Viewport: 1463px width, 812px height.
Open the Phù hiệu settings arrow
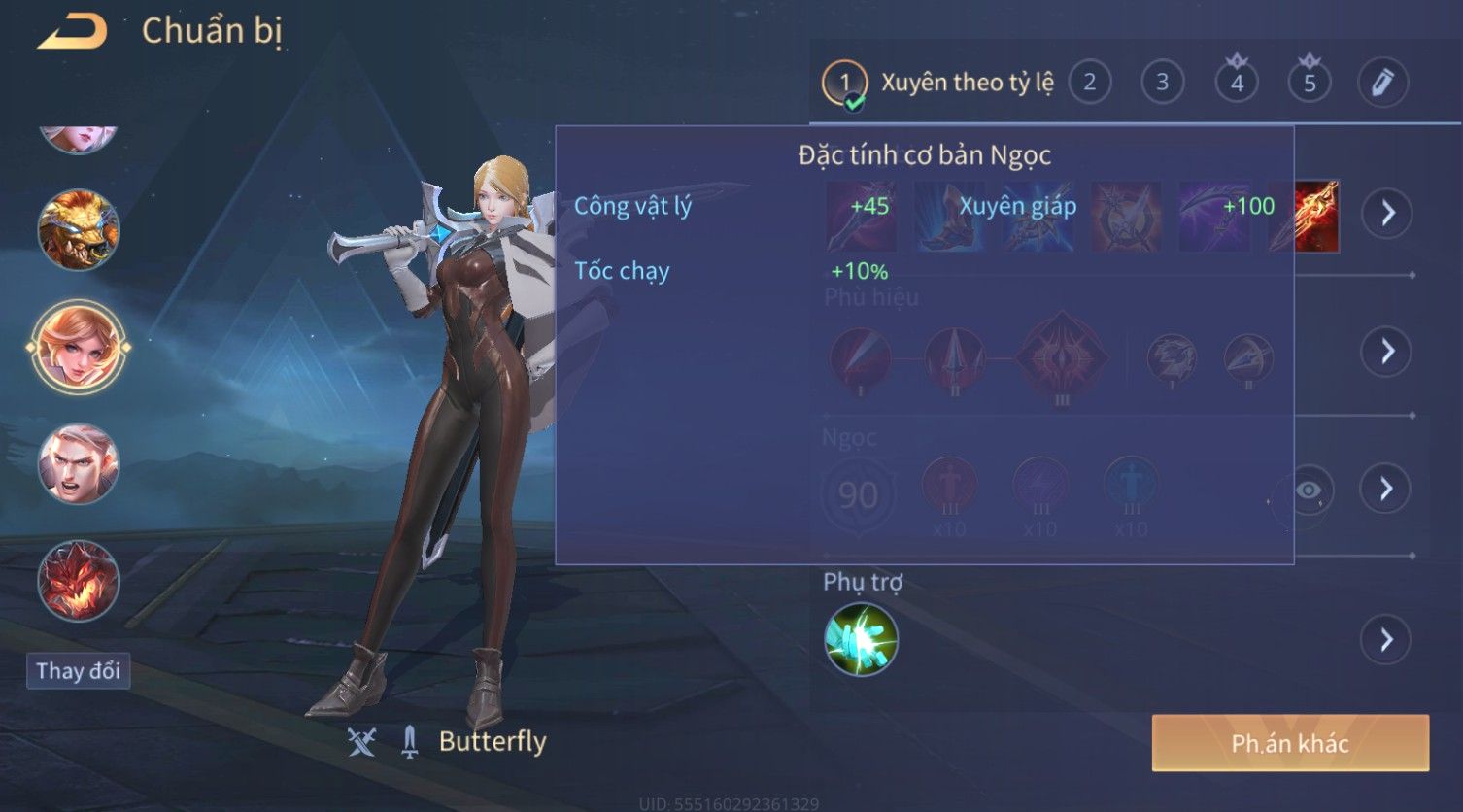[x=1387, y=351]
